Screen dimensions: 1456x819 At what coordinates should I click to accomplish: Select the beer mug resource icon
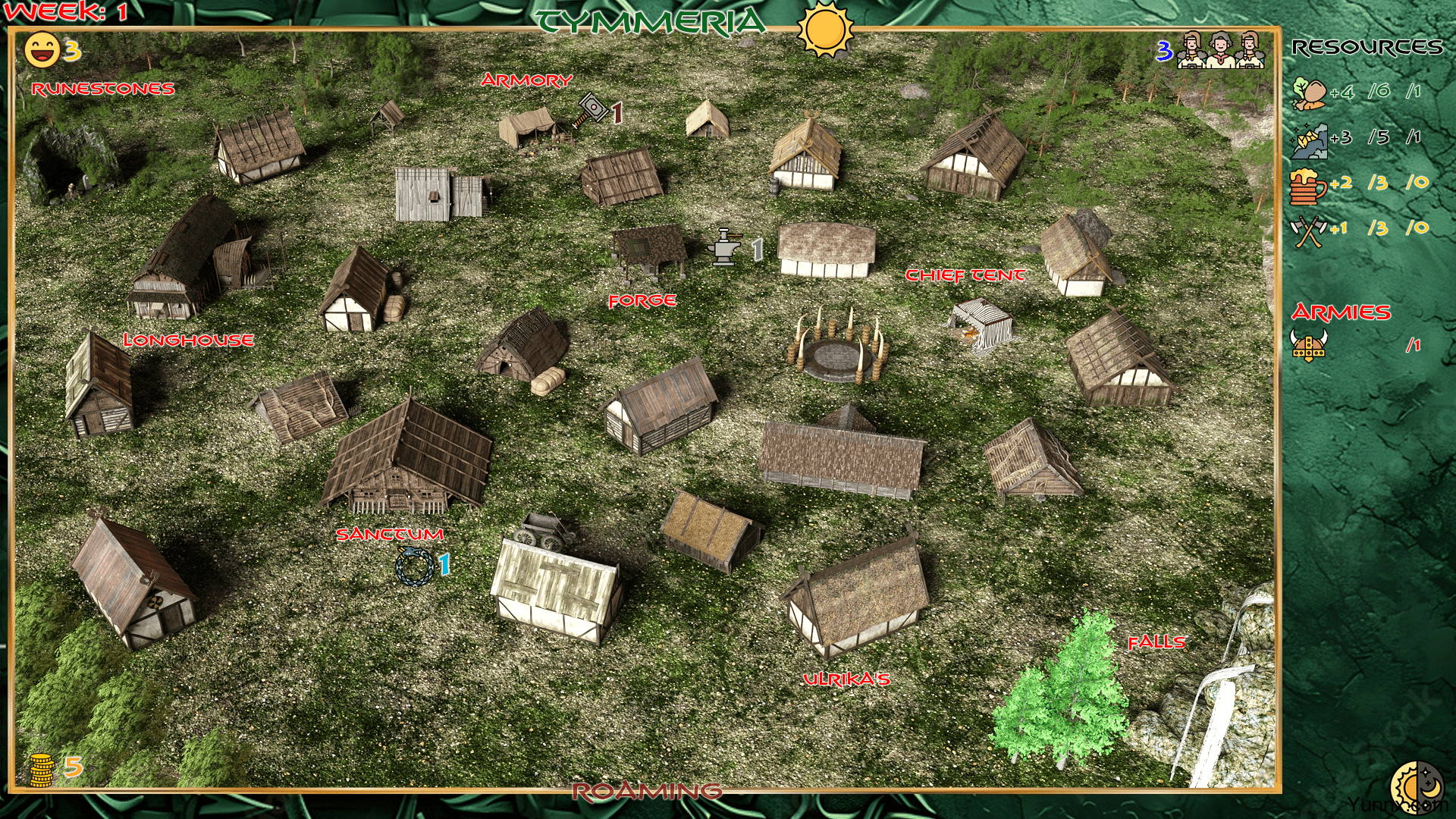click(1308, 185)
